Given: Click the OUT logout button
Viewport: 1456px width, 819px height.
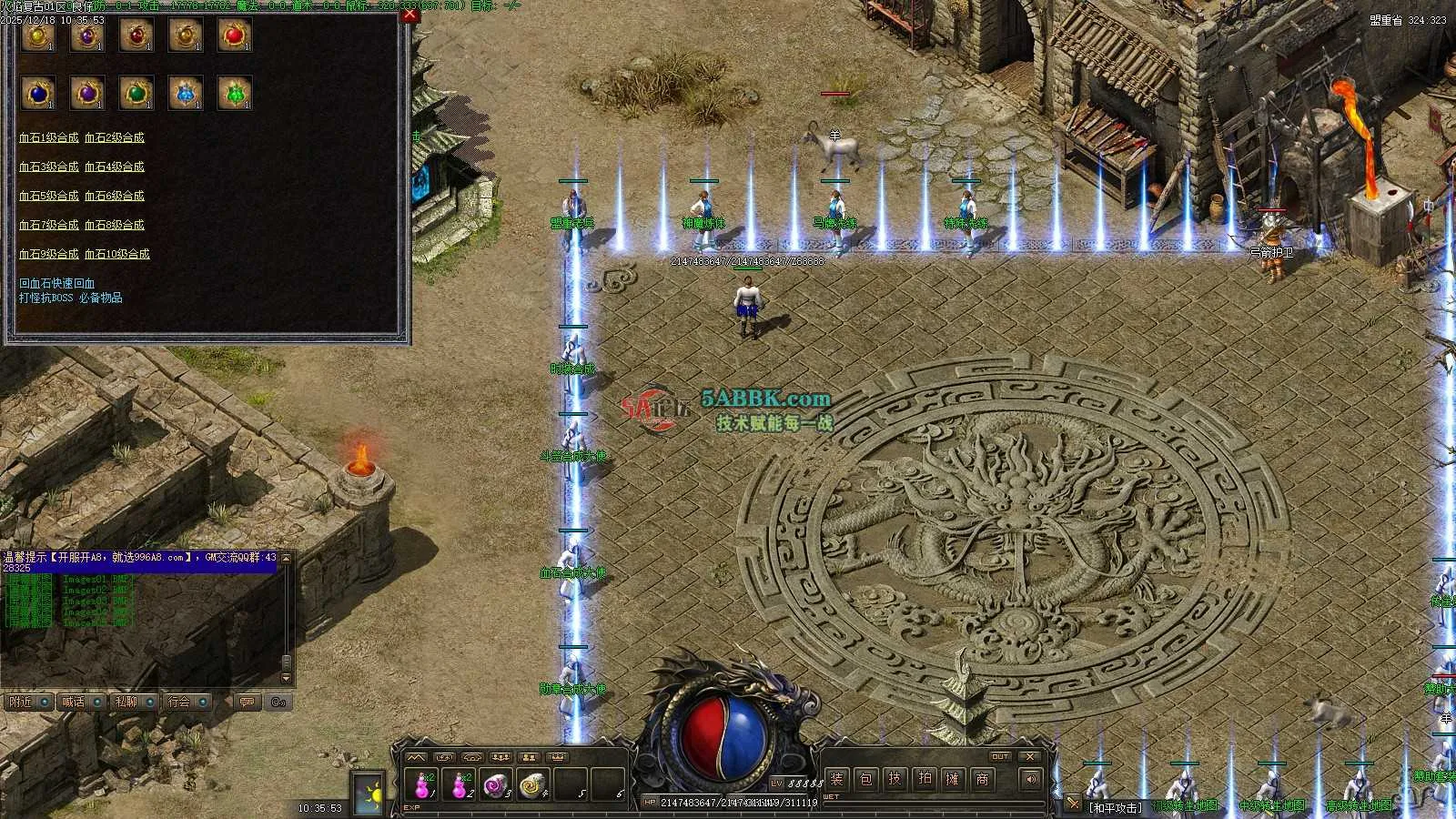Looking at the screenshot, I should coord(1000,756).
